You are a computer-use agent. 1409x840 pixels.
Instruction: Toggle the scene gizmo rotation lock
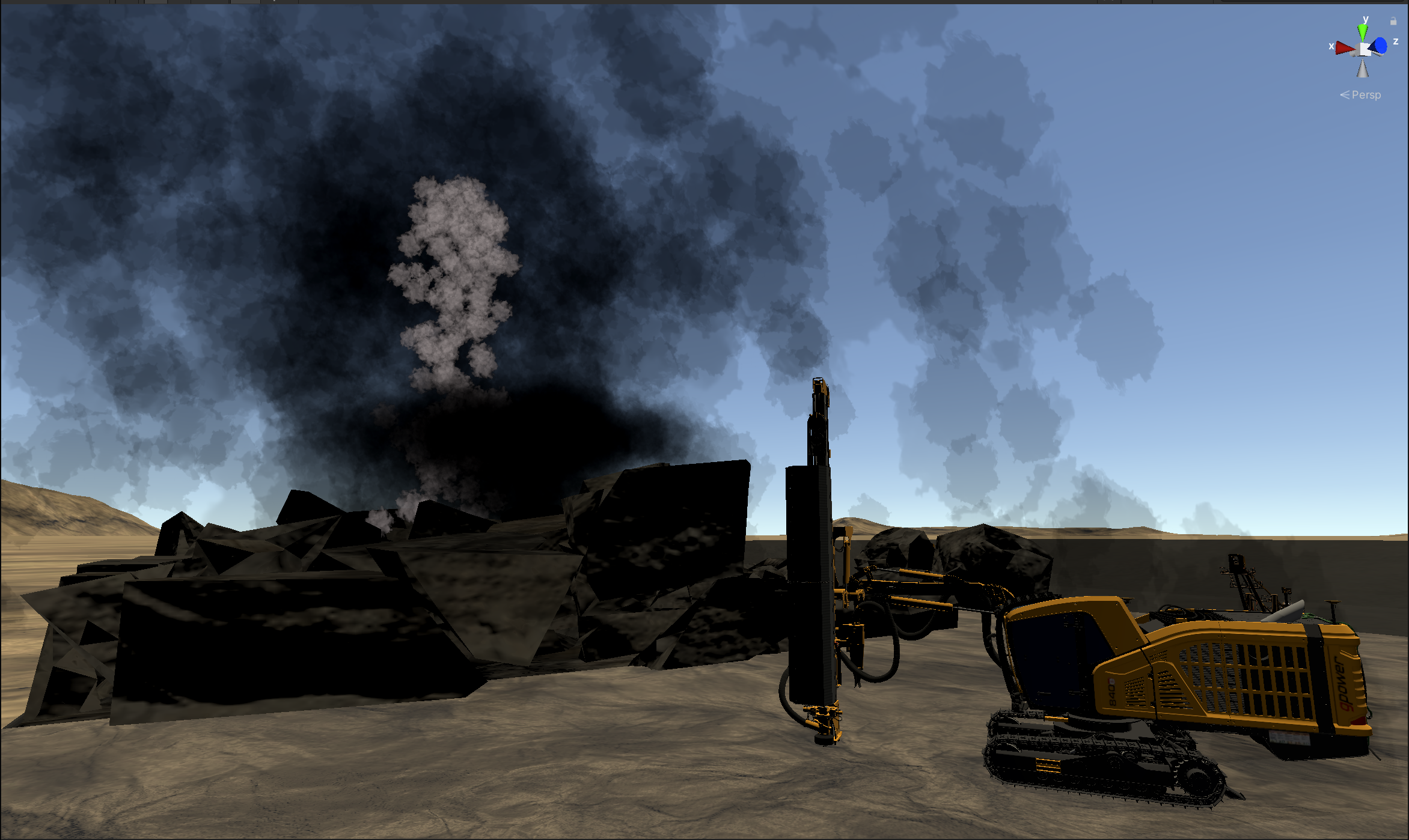[1393, 21]
